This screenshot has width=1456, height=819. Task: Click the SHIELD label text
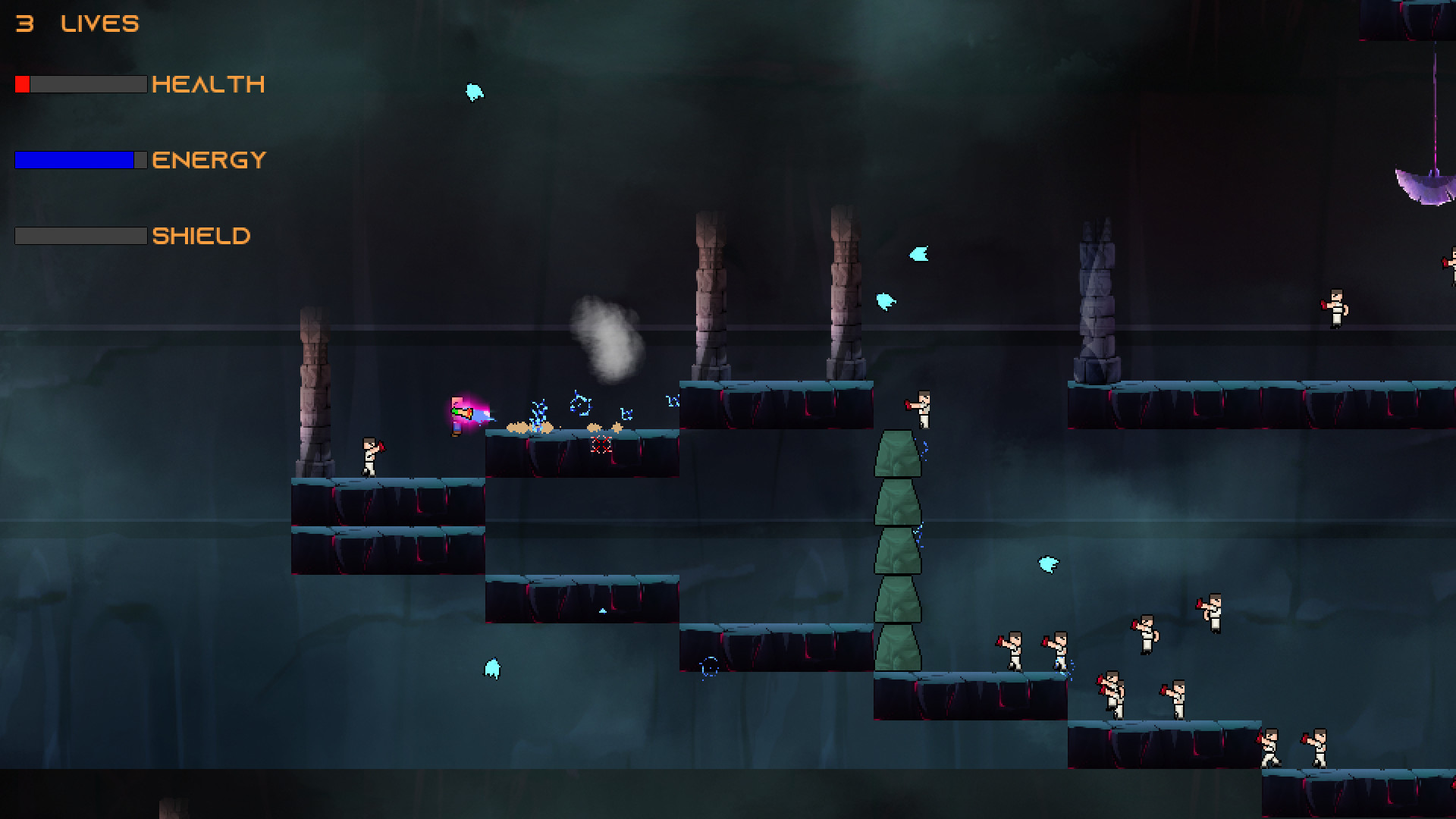tap(201, 236)
